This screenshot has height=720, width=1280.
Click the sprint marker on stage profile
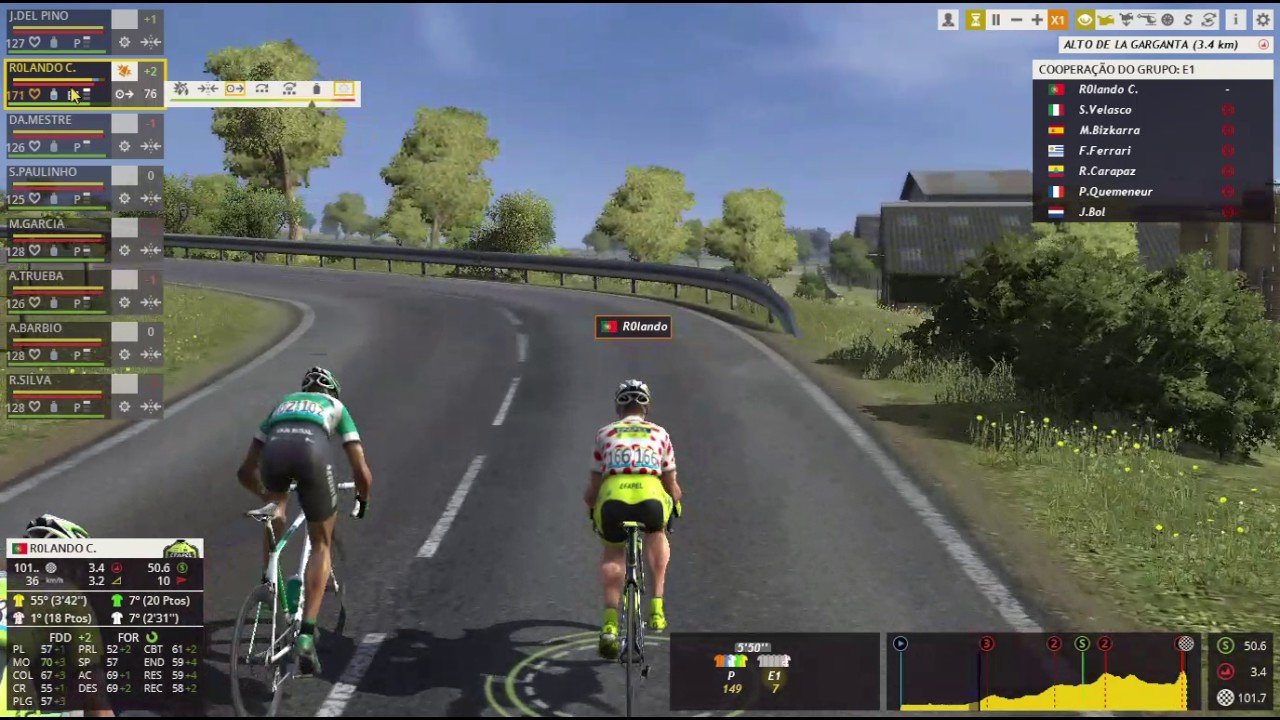tap(1082, 644)
